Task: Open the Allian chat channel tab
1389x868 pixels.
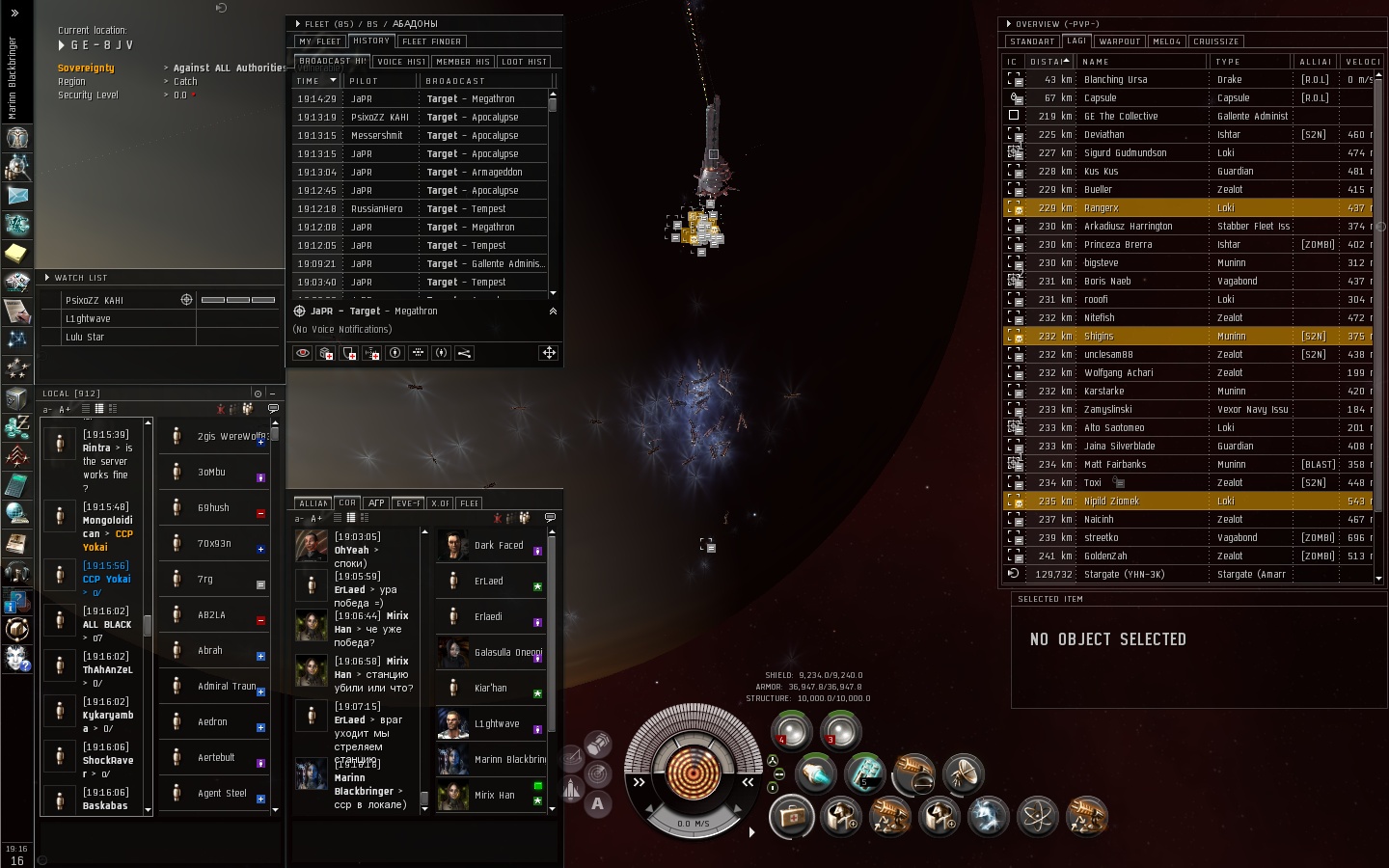Action: pyautogui.click(x=313, y=503)
